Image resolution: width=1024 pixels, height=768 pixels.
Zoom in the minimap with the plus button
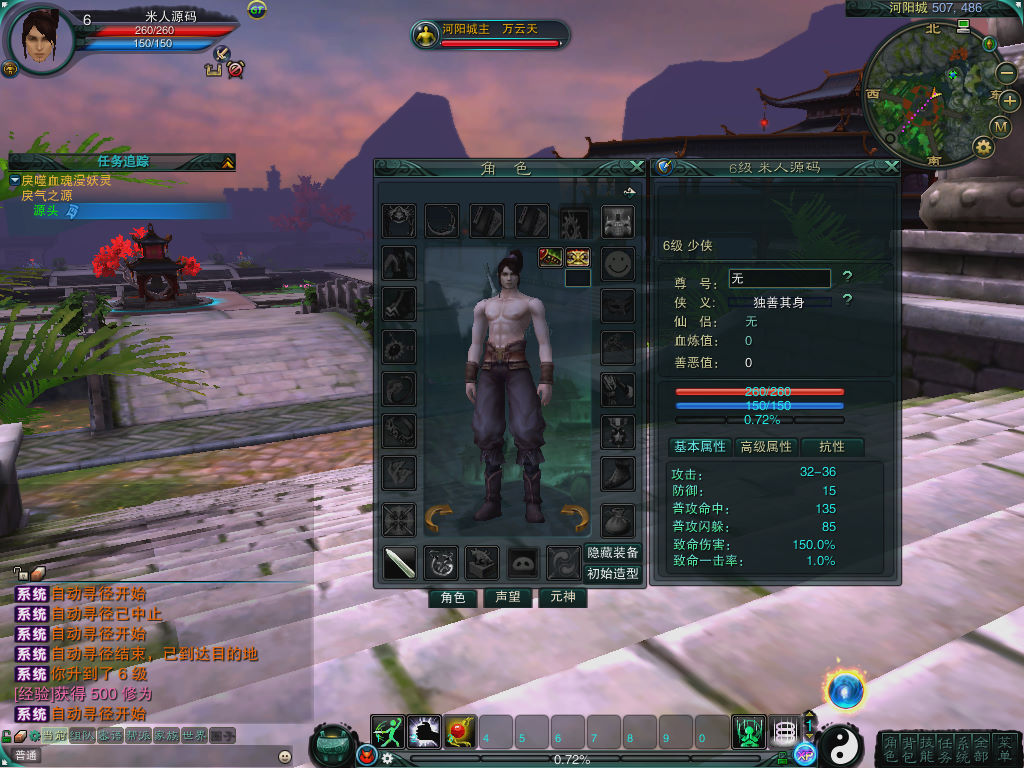pos(1008,100)
